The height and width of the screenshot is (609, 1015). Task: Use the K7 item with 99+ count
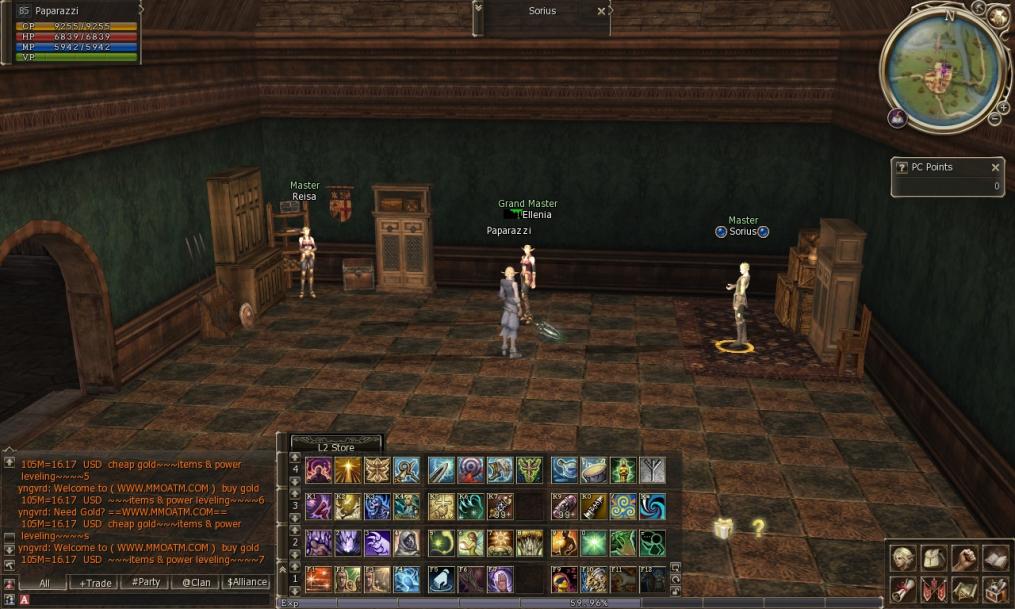pyautogui.click(x=500, y=506)
